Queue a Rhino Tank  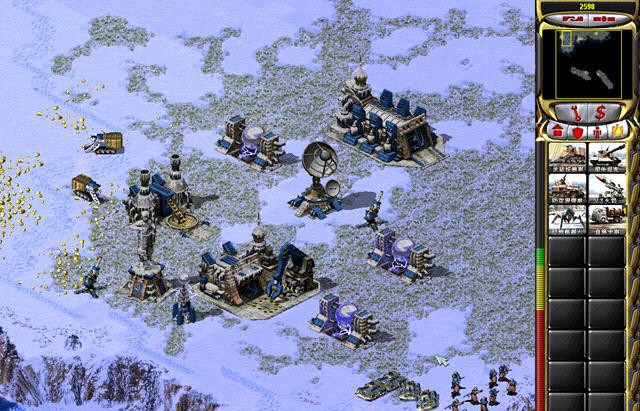(608, 156)
